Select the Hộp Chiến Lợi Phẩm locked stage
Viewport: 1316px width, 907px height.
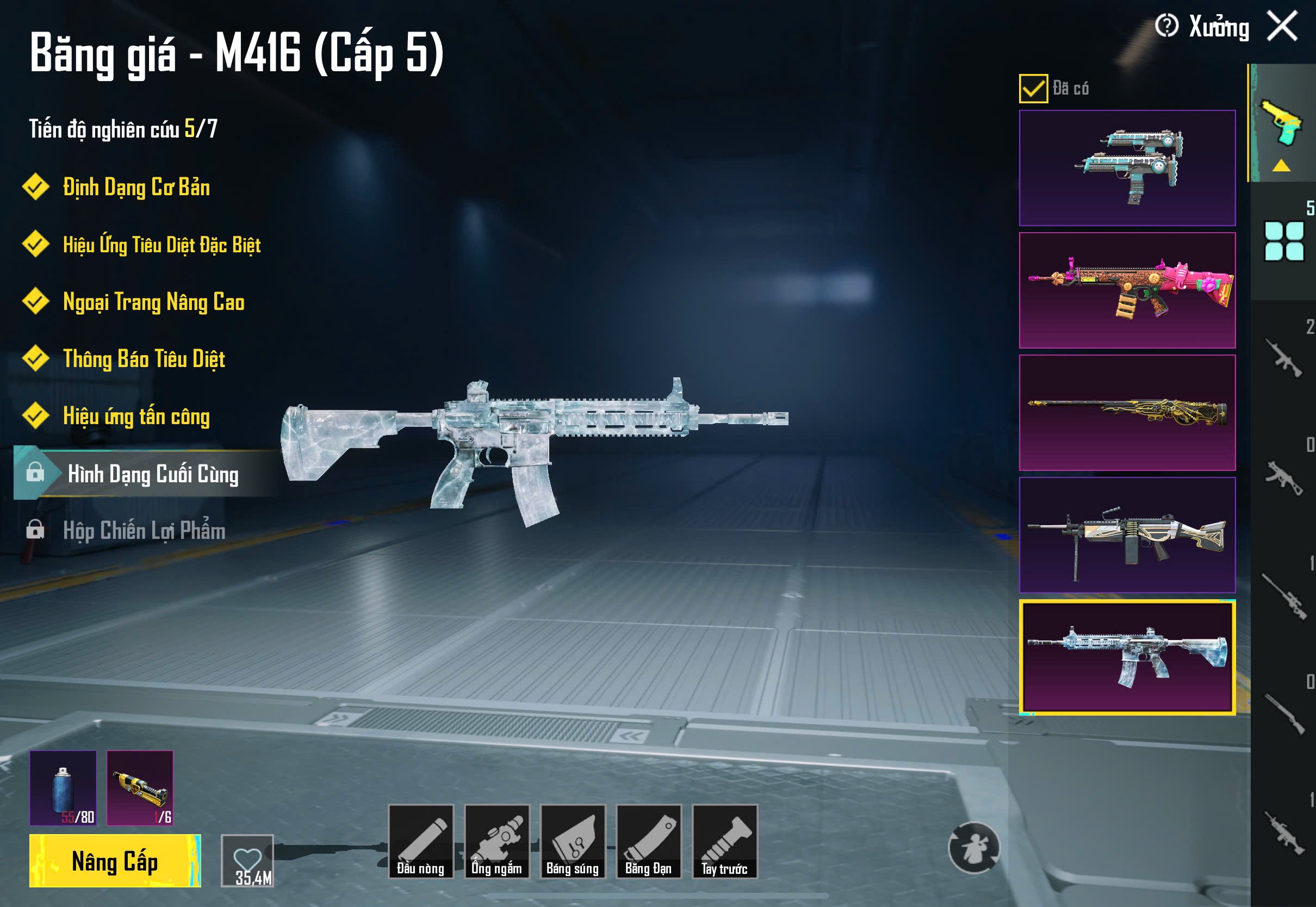[144, 531]
